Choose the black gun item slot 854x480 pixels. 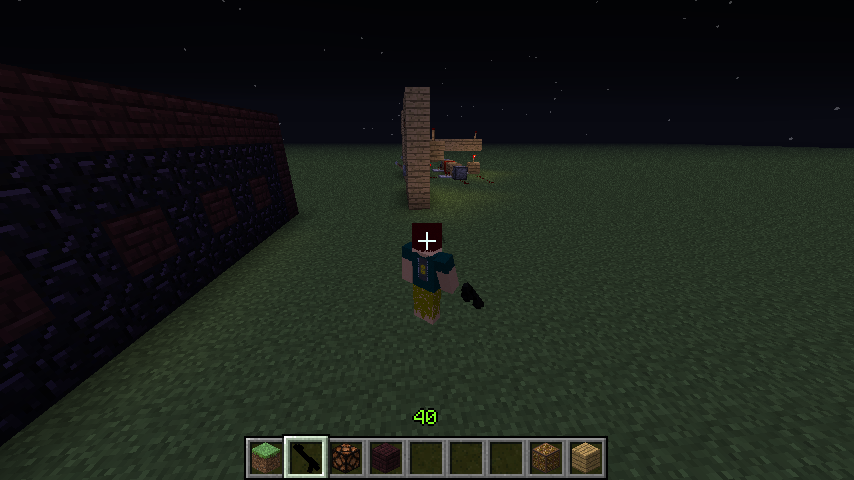coord(306,457)
